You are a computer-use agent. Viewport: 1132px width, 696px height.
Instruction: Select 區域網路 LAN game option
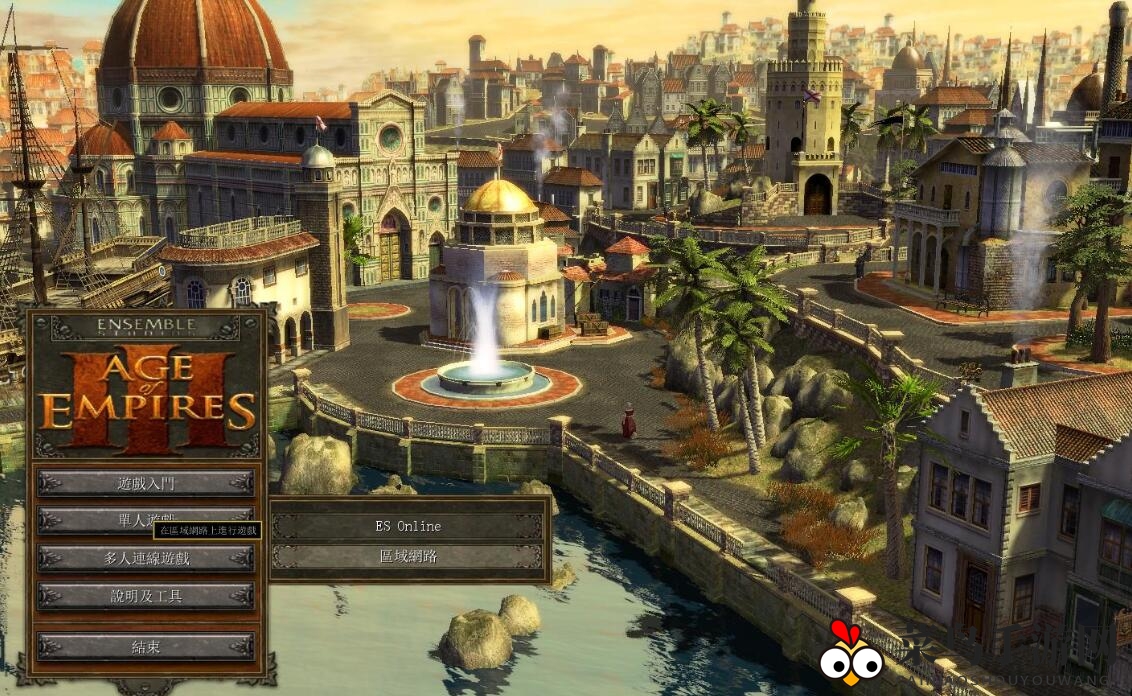(x=408, y=557)
